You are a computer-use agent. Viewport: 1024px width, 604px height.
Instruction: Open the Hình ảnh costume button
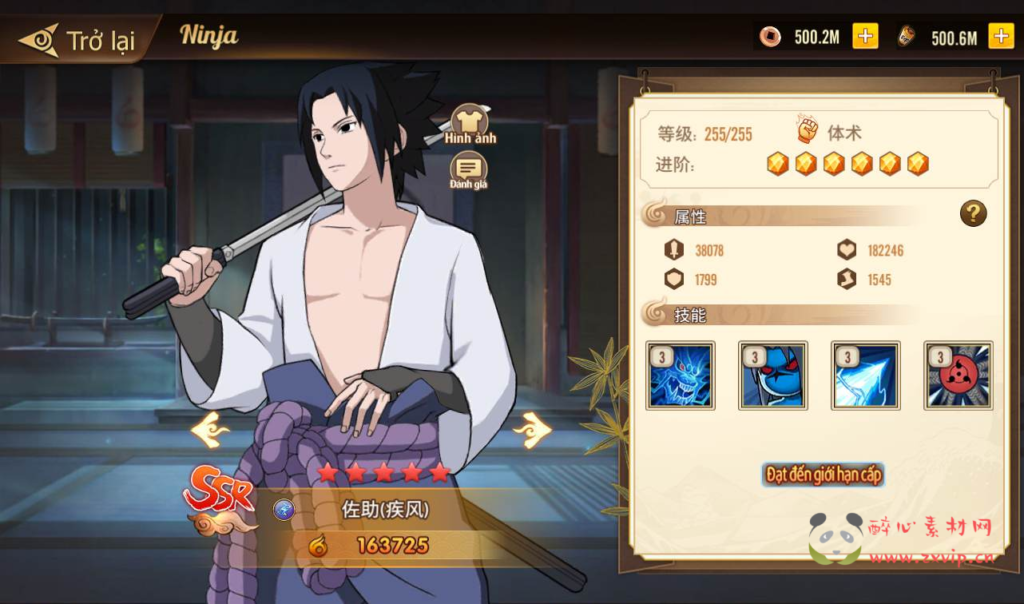click(470, 124)
